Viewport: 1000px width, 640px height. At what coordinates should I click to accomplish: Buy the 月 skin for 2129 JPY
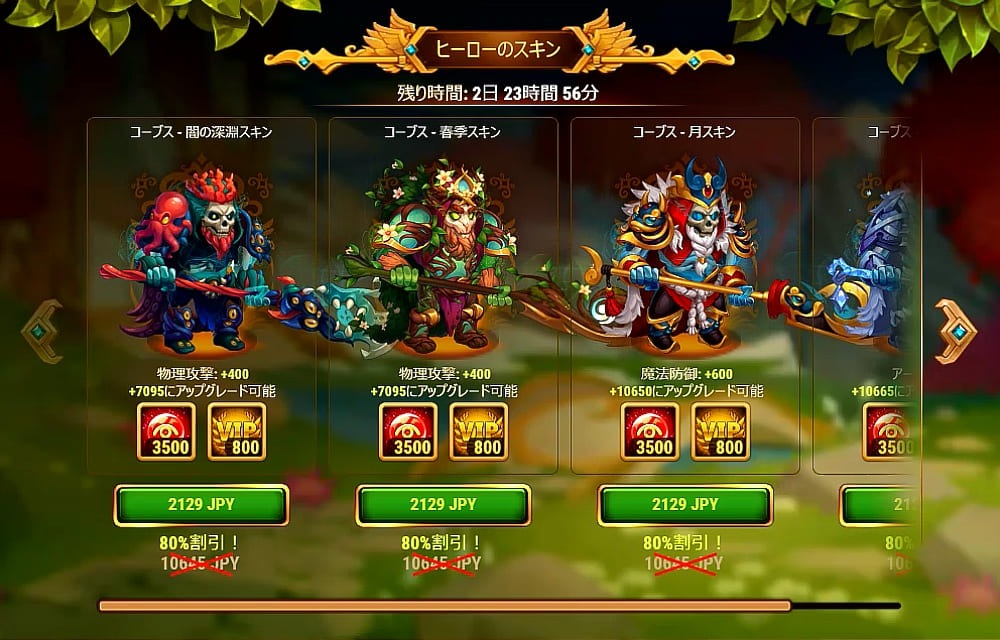point(685,505)
